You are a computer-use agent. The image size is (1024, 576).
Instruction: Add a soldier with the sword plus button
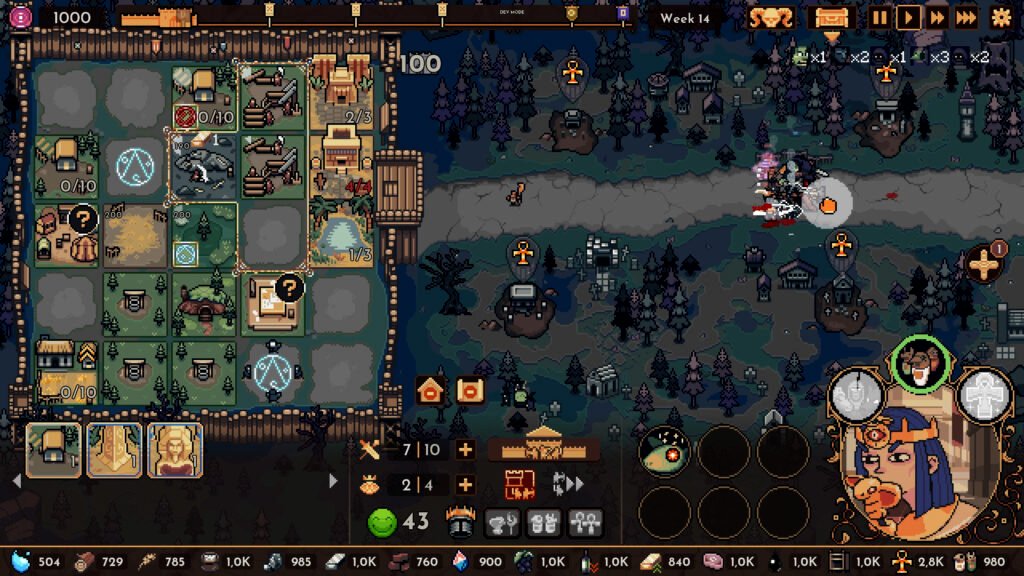pos(465,449)
